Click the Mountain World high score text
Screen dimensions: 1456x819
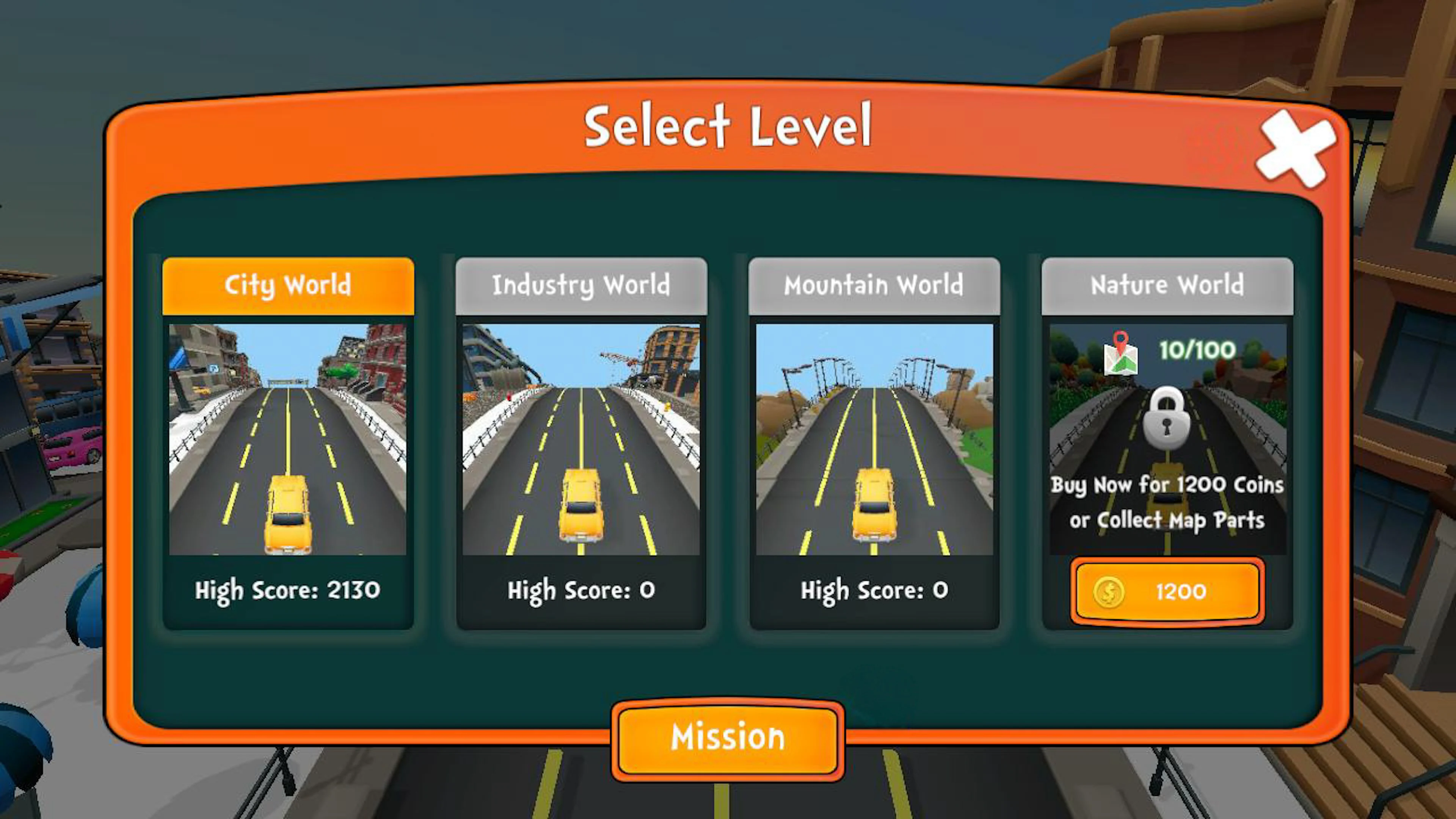click(874, 590)
